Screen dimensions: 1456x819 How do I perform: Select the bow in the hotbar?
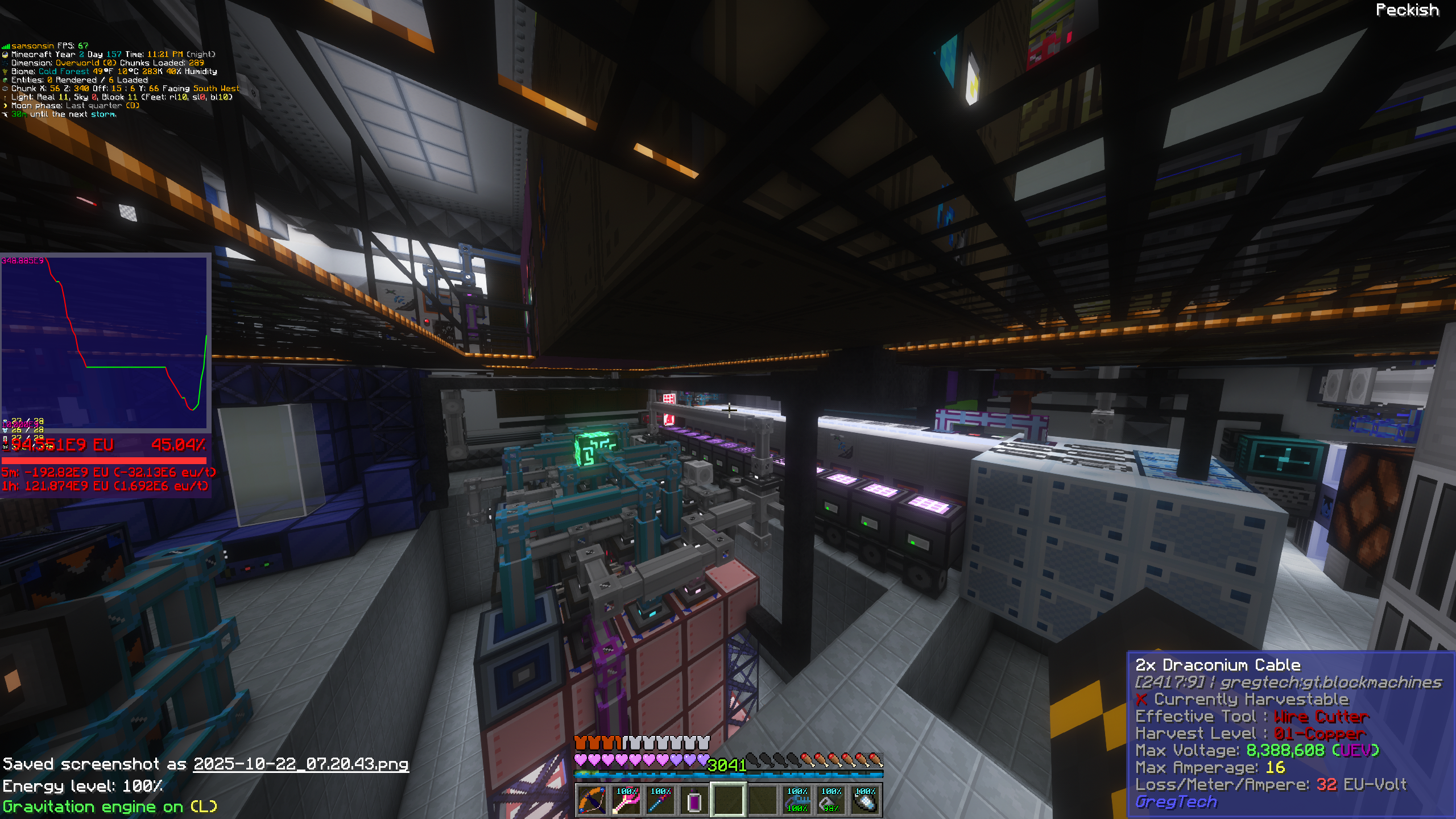[x=592, y=800]
